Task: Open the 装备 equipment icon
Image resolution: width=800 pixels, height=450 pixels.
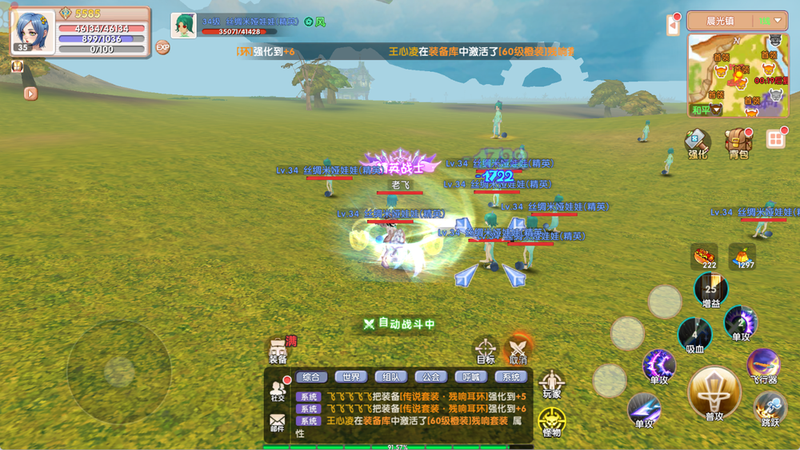Action: pyautogui.click(x=278, y=351)
